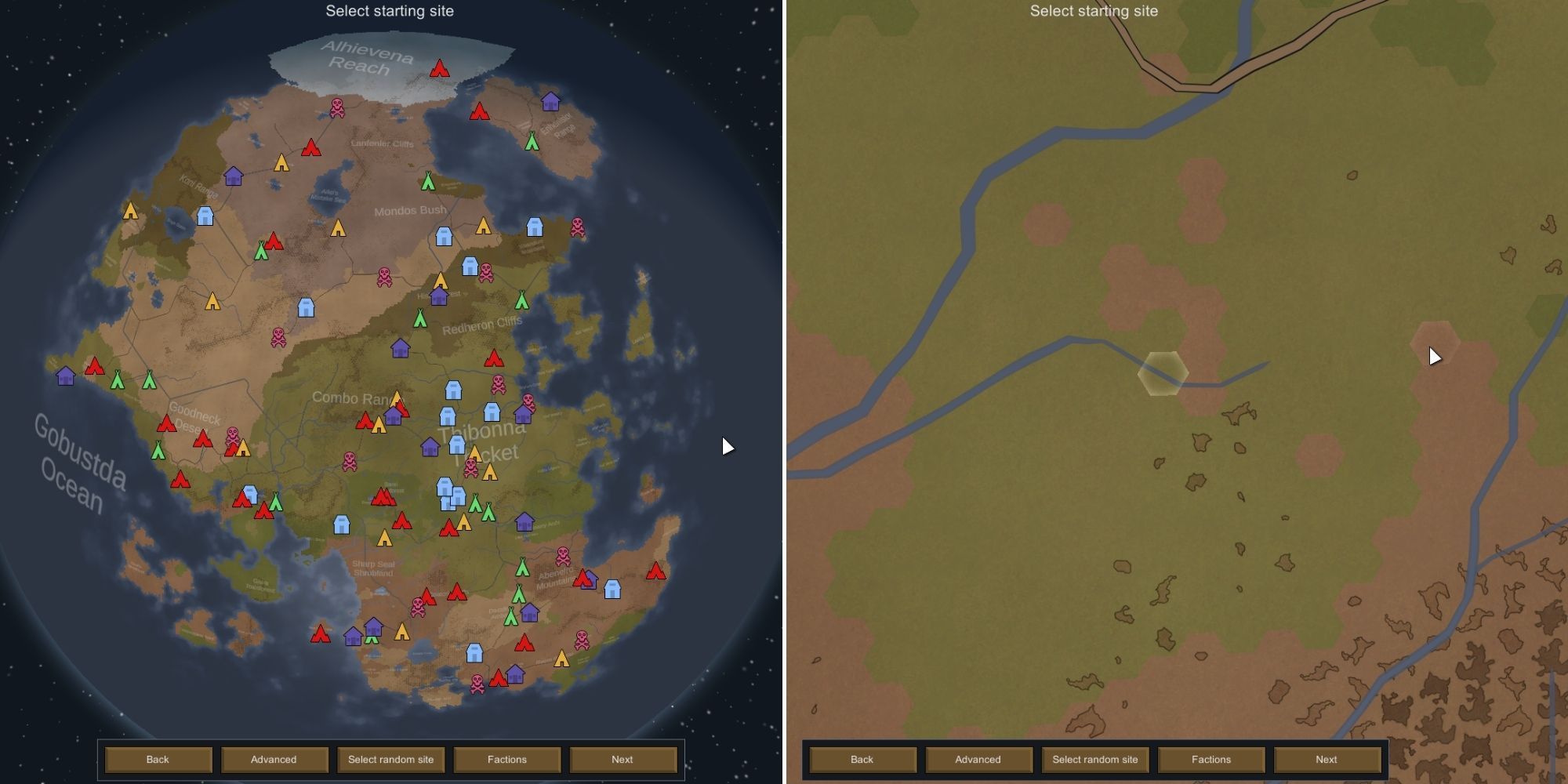Select the blue settlement icon in Mondos Bush
This screenshot has width=1568, height=784.
click(x=443, y=235)
